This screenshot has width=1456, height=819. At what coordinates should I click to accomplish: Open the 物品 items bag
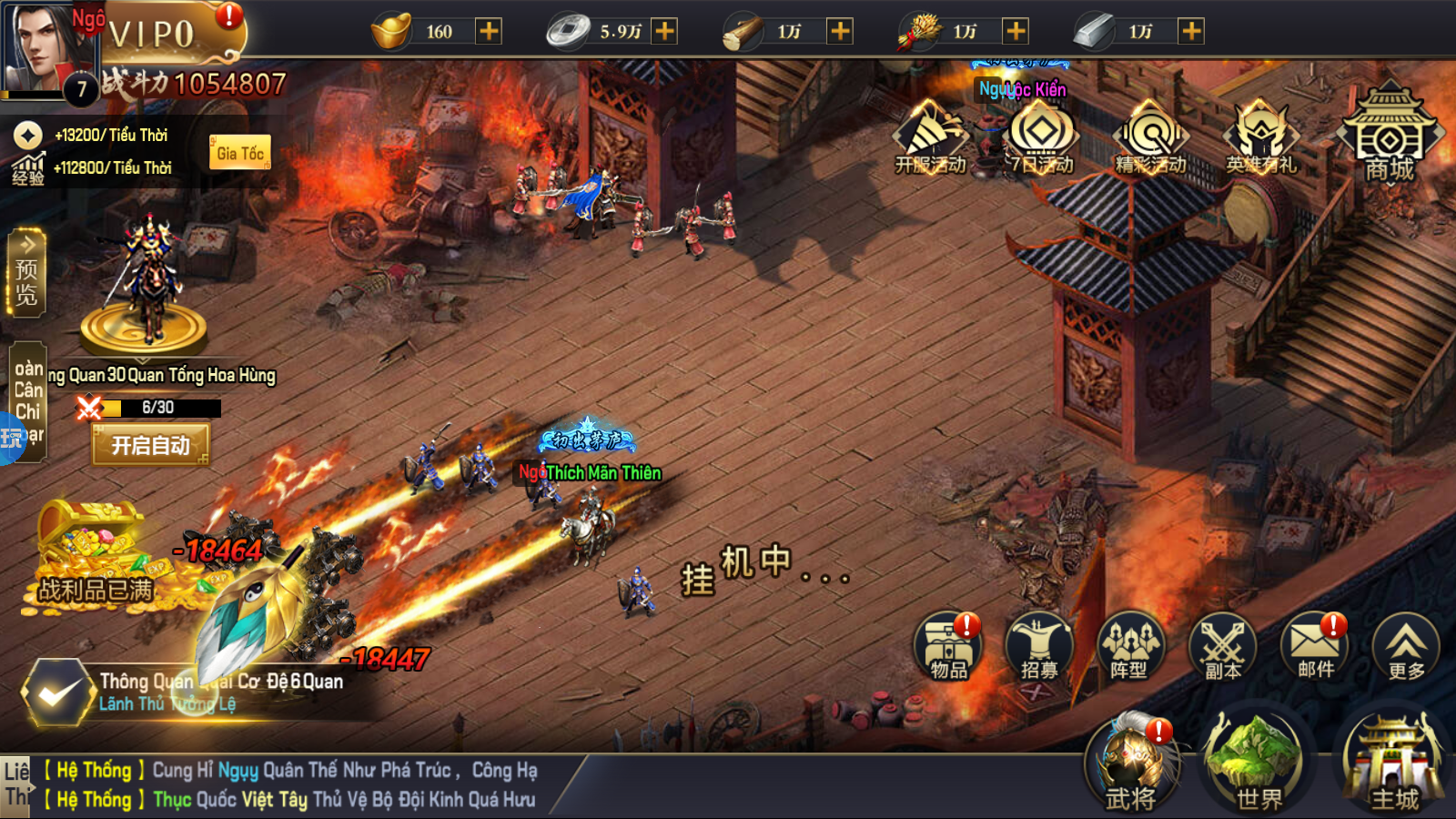coord(948,648)
